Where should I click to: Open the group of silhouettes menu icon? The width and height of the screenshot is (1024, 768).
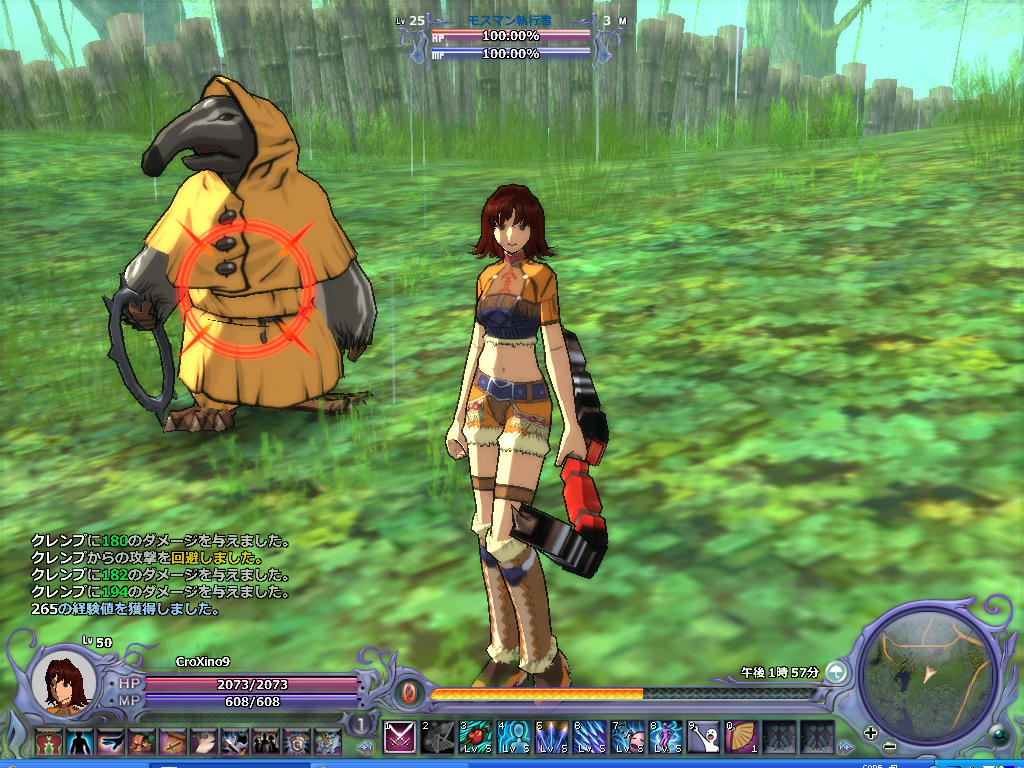point(266,741)
